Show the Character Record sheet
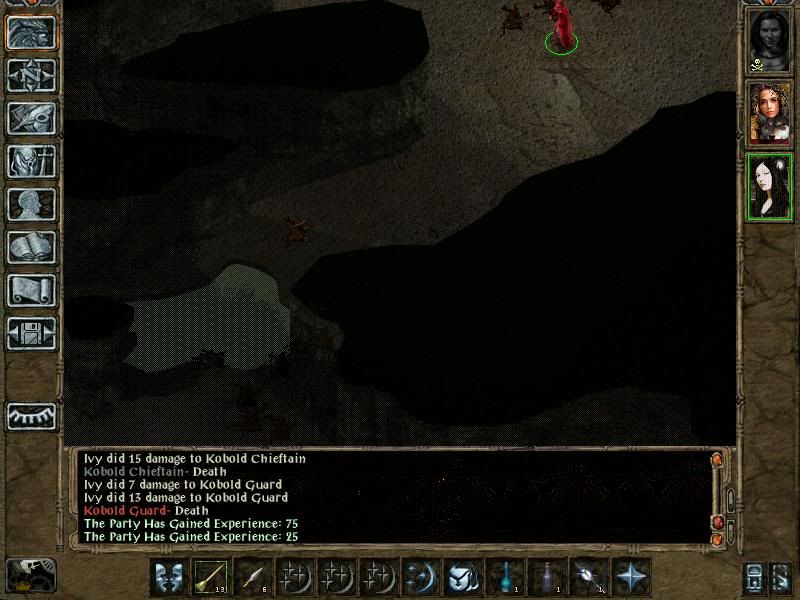 pos(31,204)
